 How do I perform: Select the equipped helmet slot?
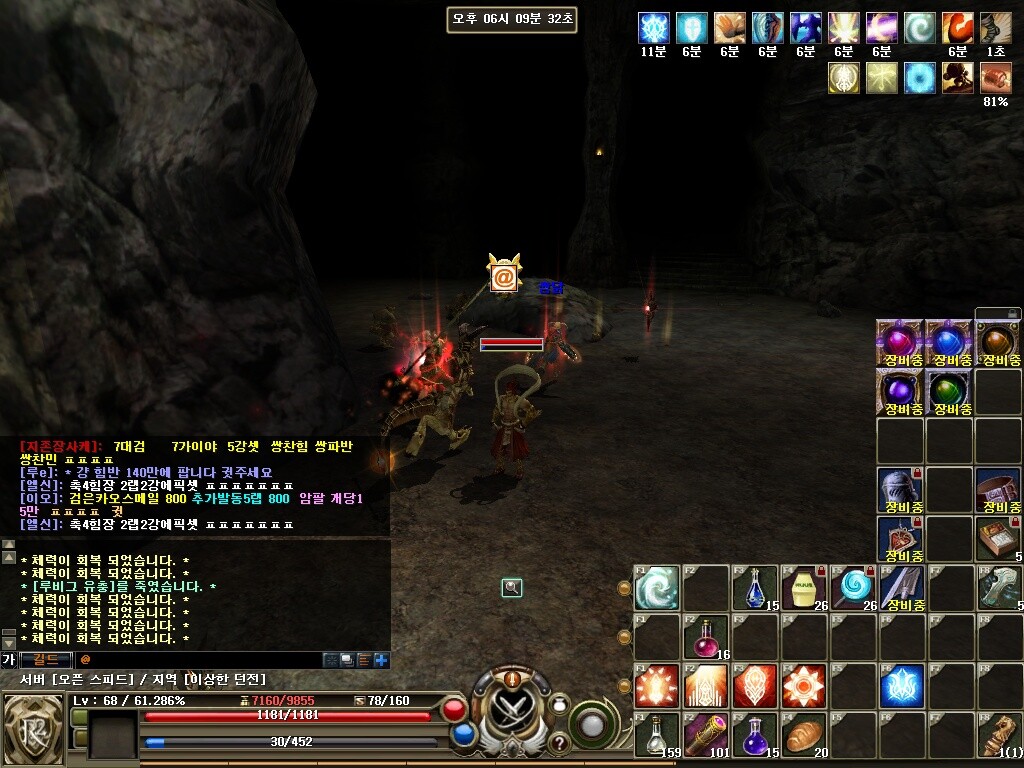pos(899,489)
